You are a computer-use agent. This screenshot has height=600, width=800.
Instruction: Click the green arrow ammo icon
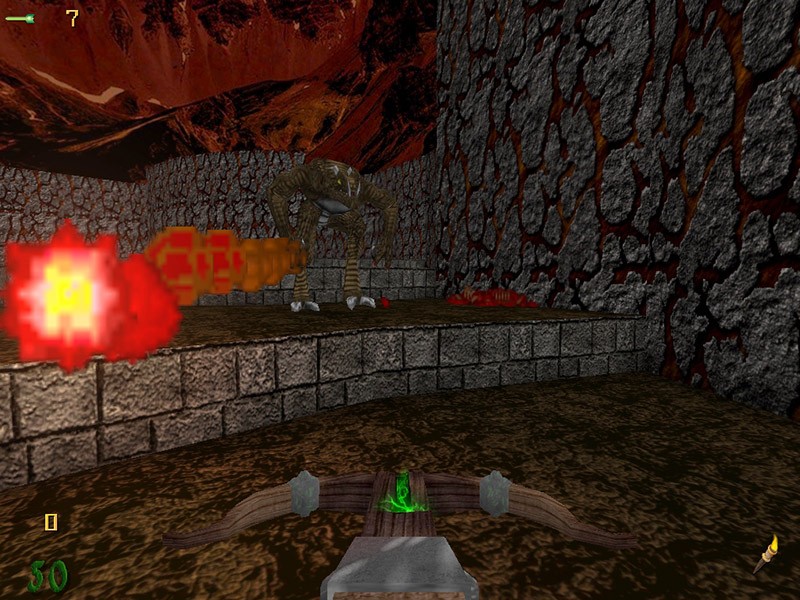pyautogui.click(x=21, y=18)
